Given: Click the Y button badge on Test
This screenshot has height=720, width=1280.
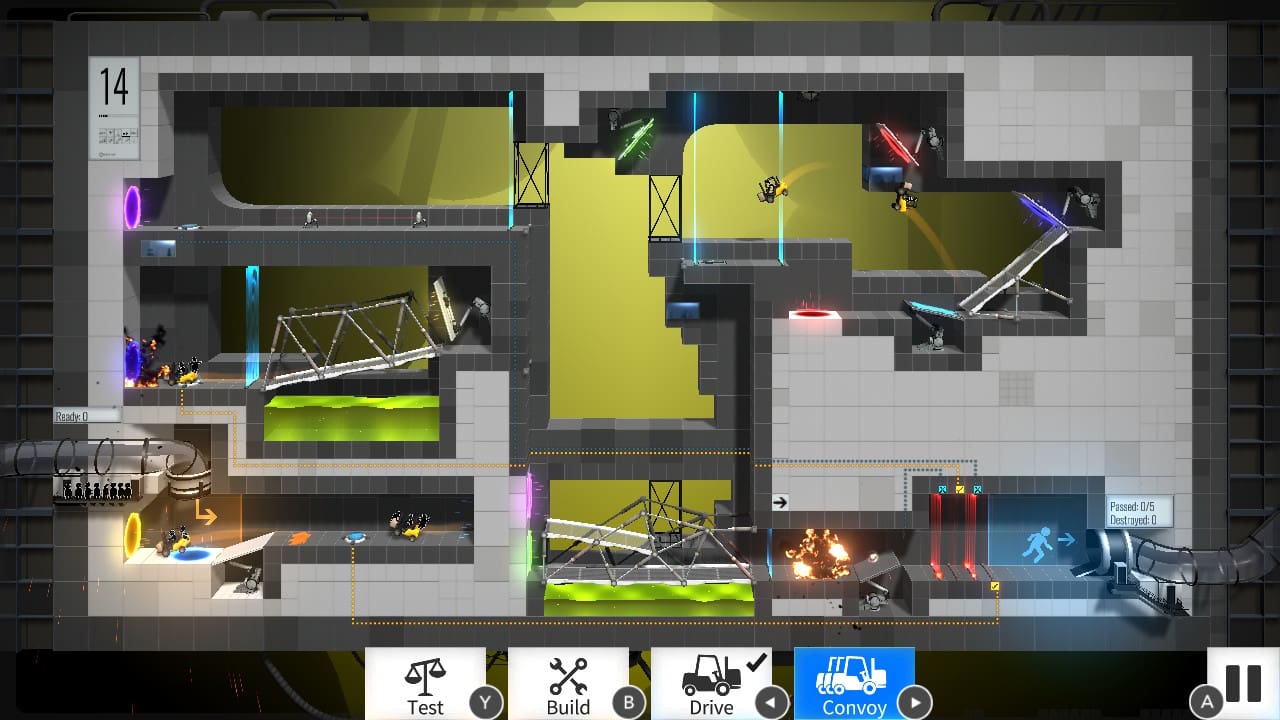Looking at the screenshot, I should 487,703.
